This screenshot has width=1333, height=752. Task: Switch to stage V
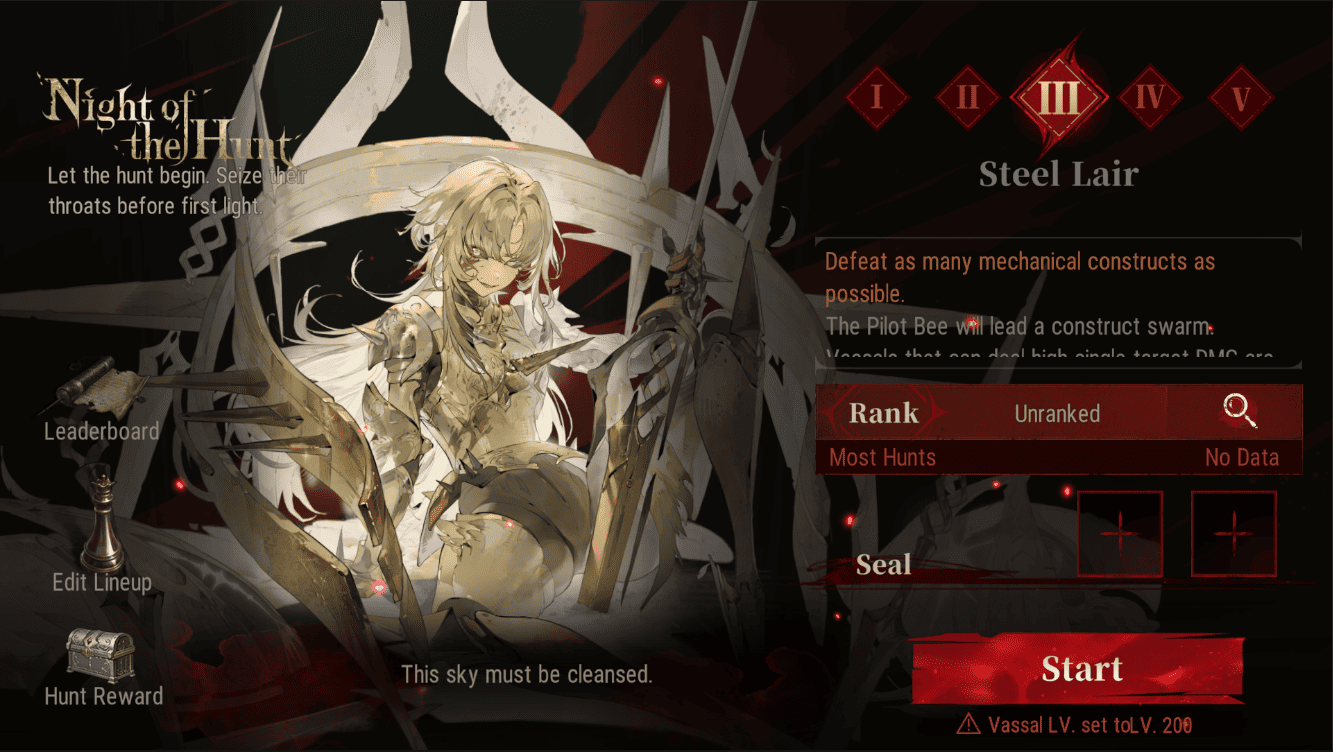pos(1241,97)
